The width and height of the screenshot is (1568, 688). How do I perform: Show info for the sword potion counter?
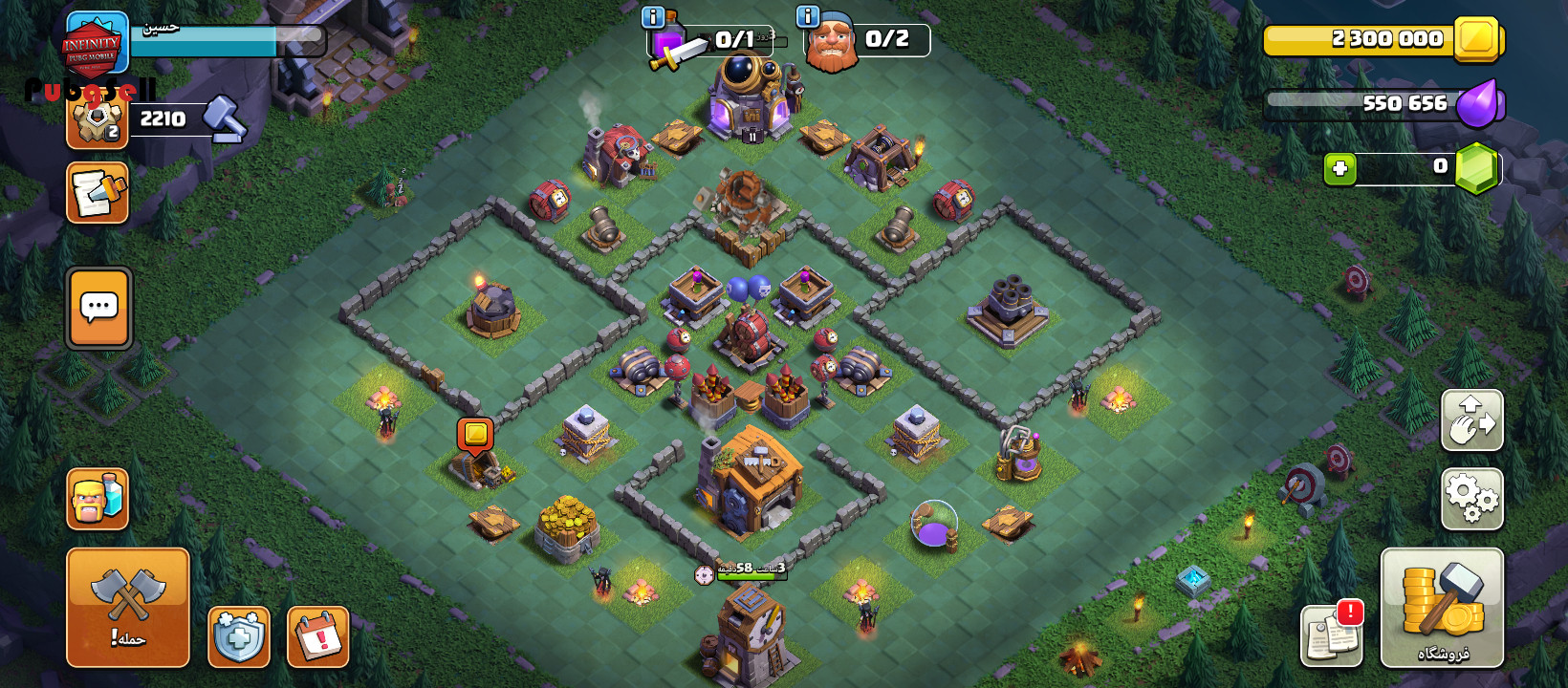(x=653, y=17)
